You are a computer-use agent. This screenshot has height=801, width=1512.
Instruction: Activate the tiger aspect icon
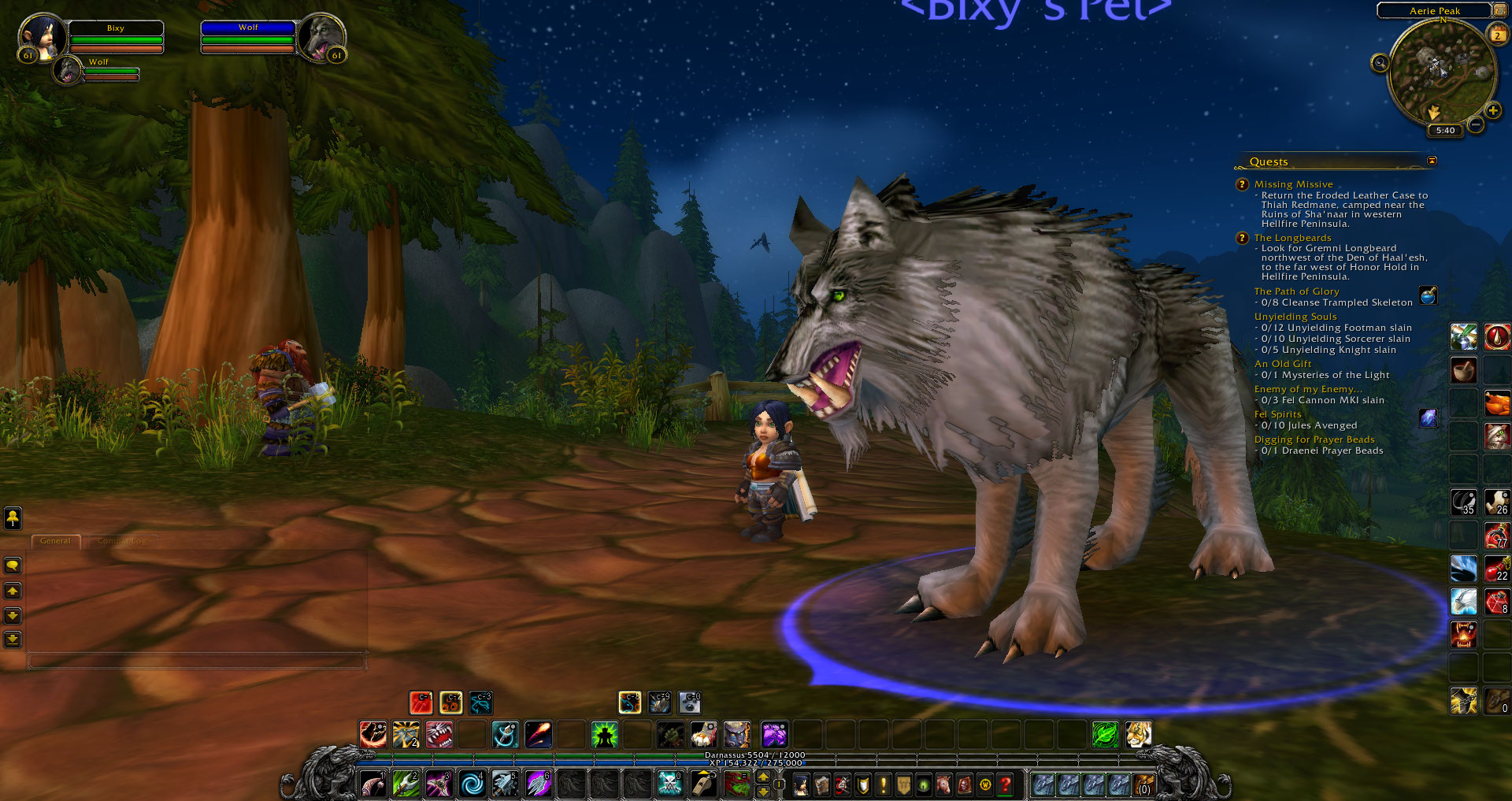point(1138,735)
